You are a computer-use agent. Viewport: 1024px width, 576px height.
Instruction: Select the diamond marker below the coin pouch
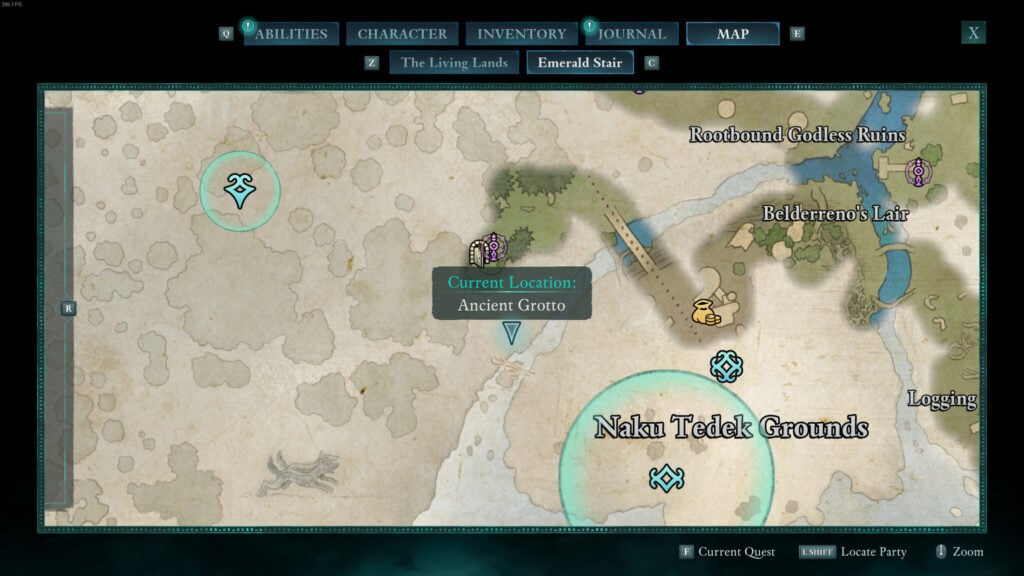point(726,366)
